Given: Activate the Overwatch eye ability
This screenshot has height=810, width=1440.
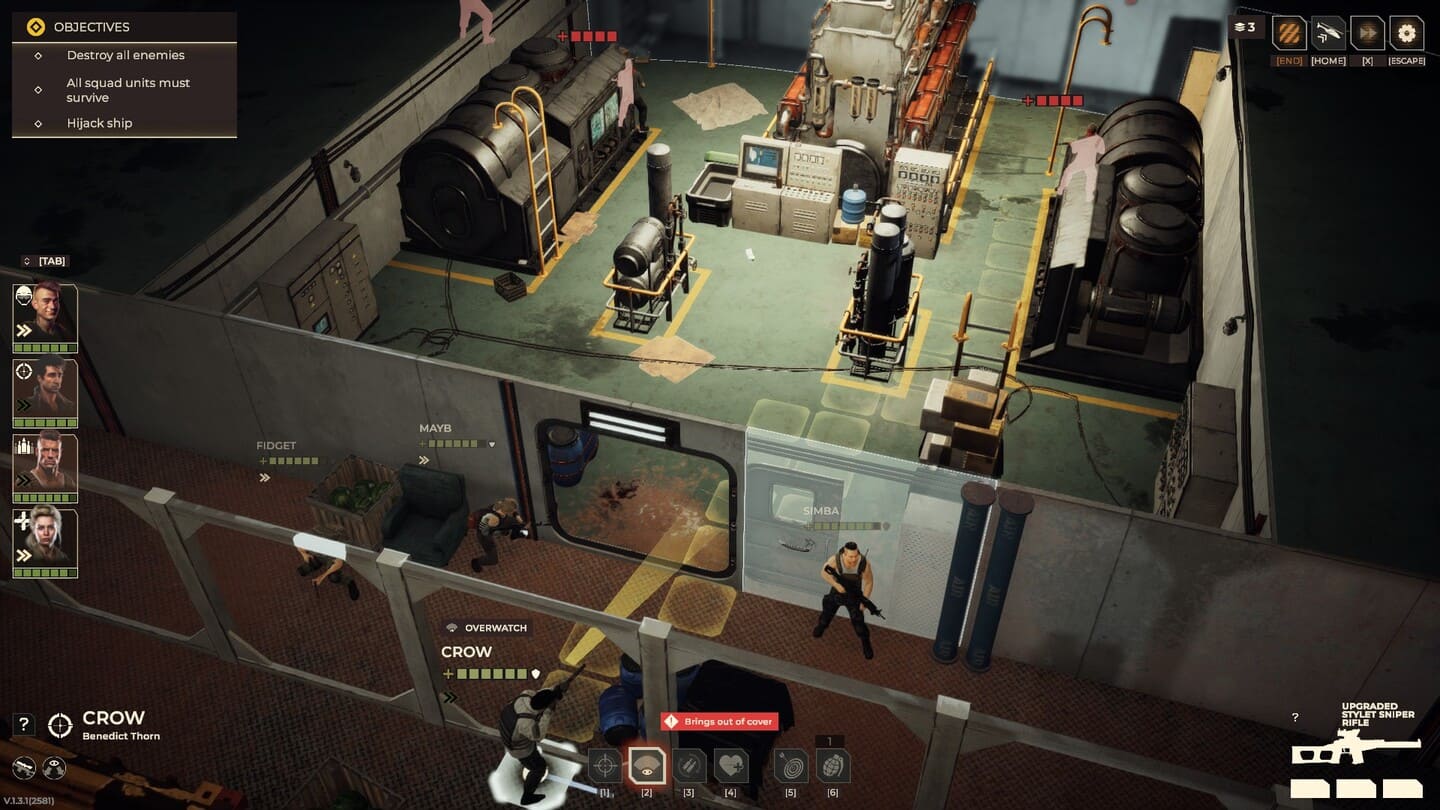Looking at the screenshot, I should point(646,767).
